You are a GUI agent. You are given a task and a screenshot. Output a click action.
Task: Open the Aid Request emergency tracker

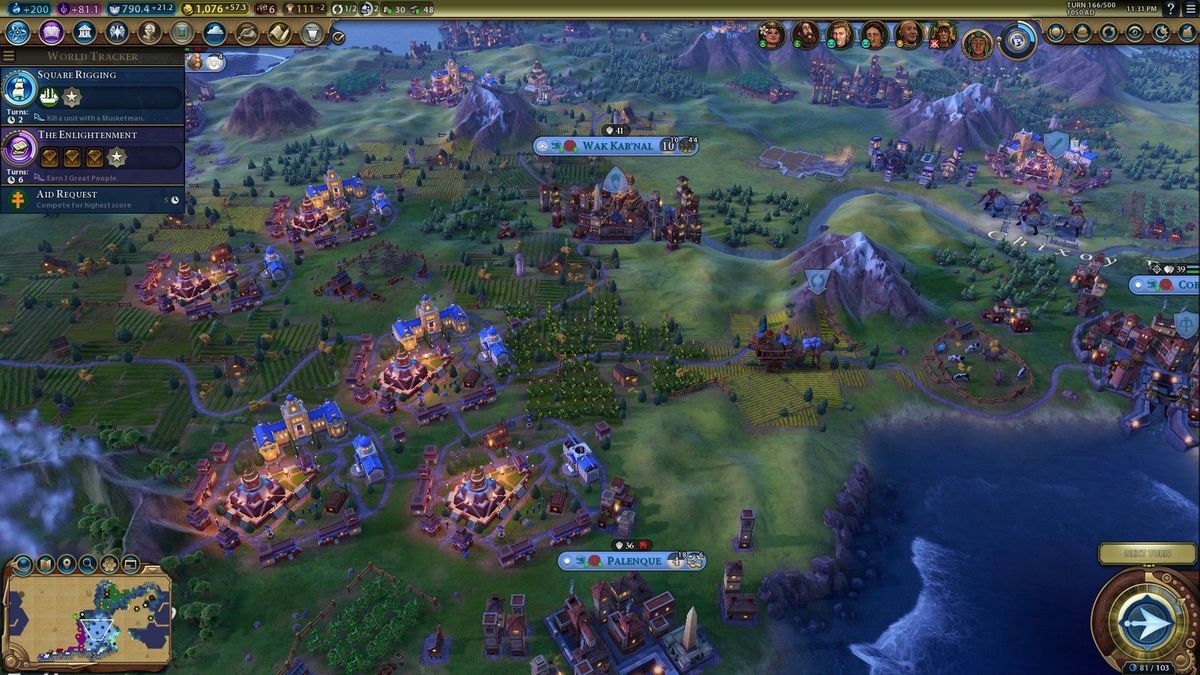coord(92,199)
